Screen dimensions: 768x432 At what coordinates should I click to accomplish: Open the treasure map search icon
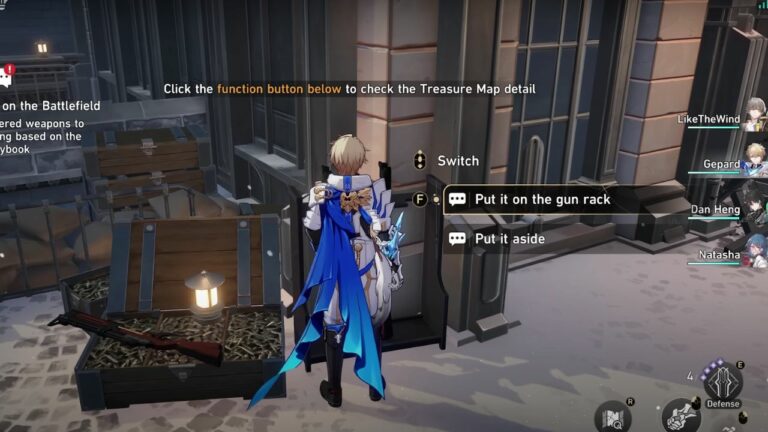612,418
